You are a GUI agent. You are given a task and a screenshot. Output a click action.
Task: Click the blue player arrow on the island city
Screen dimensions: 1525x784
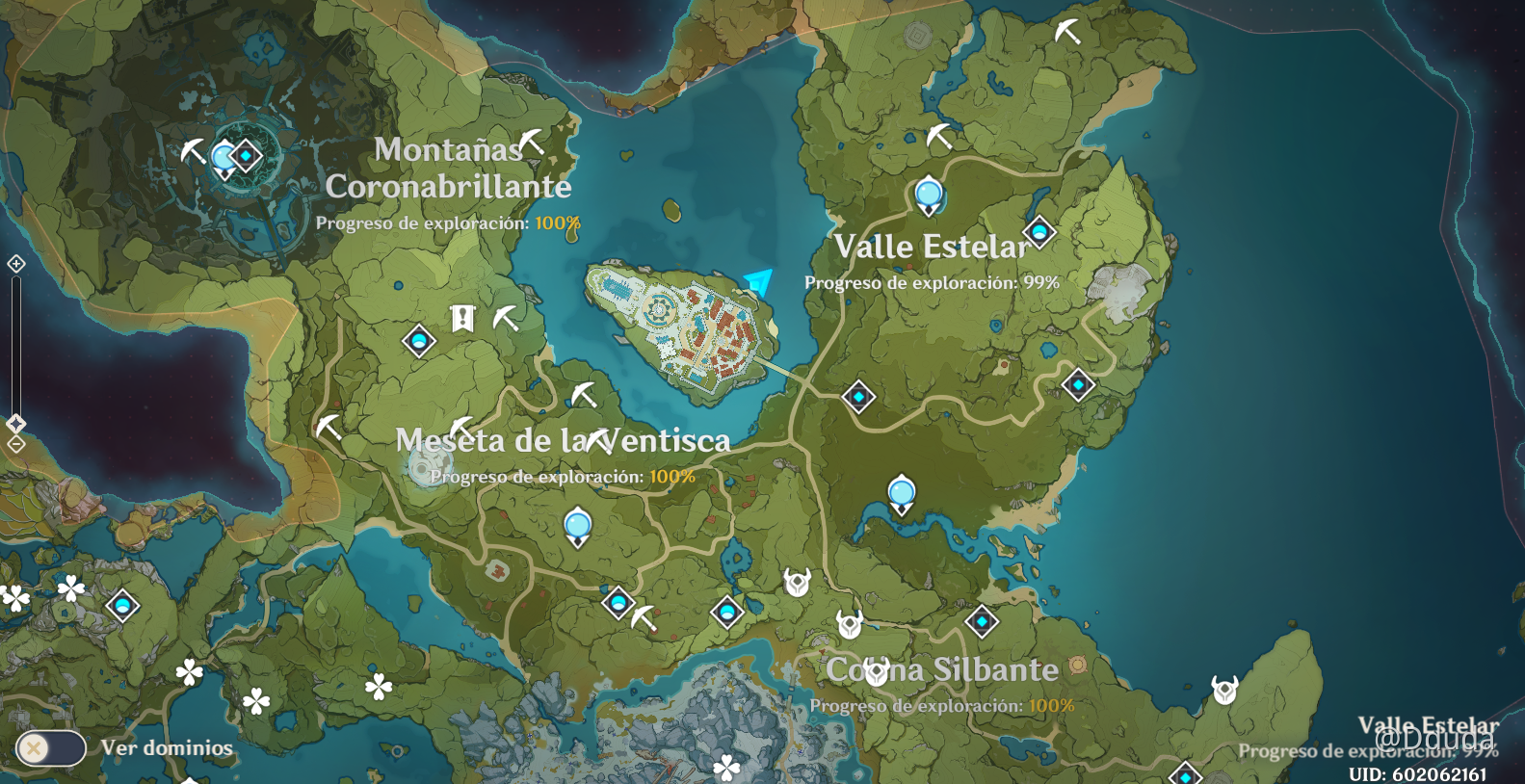tap(757, 283)
